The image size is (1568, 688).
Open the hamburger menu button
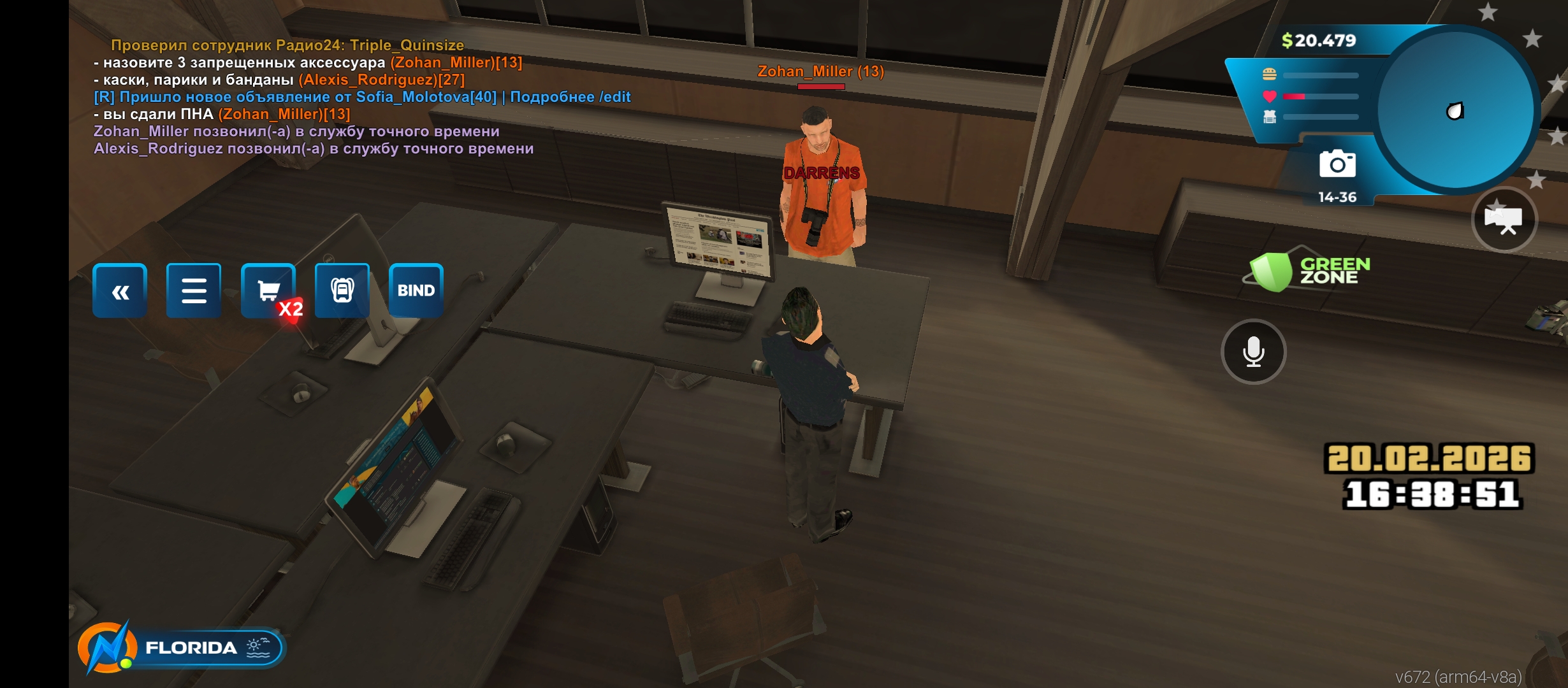coord(194,291)
